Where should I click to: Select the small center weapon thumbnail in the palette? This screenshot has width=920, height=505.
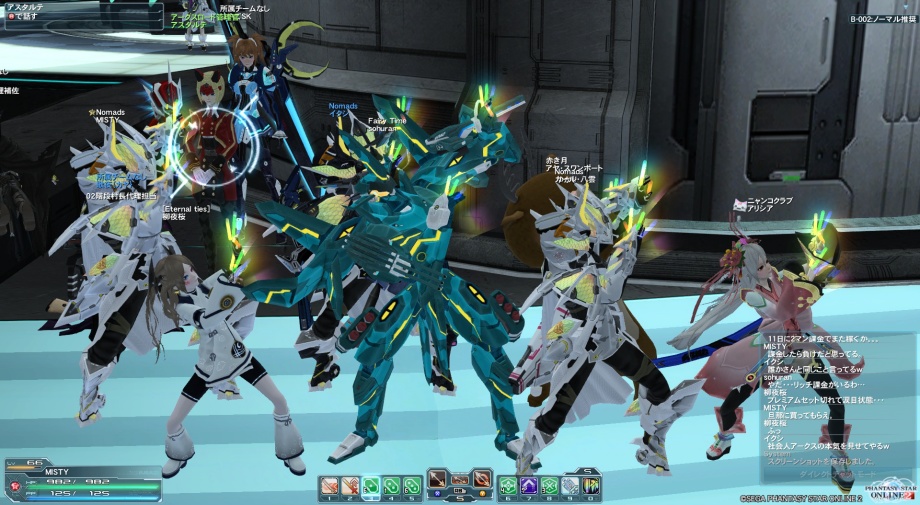pos(460,479)
